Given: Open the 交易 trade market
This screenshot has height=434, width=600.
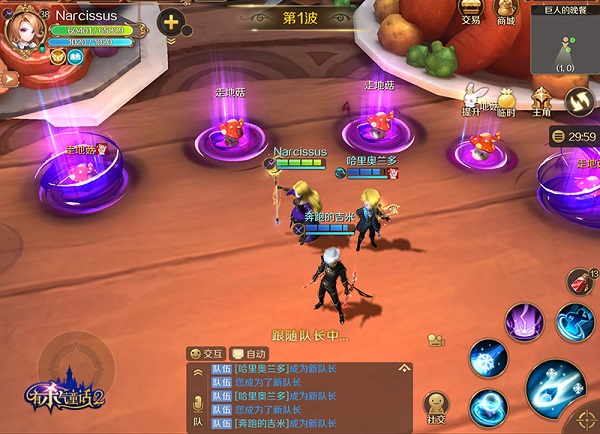Looking at the screenshot, I should pyautogui.click(x=470, y=11).
